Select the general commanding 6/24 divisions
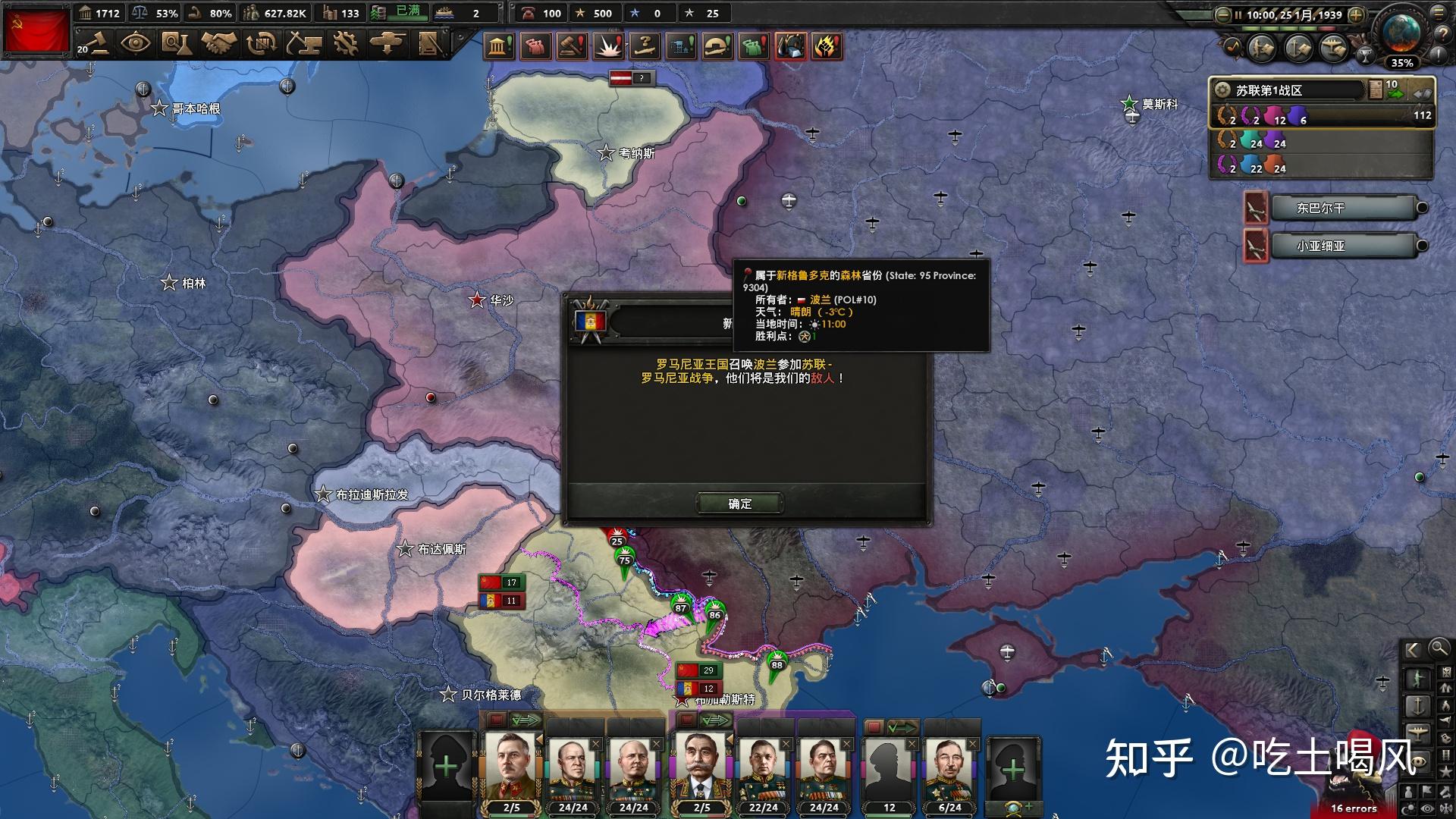Image resolution: width=1456 pixels, height=819 pixels. pyautogui.click(x=949, y=767)
